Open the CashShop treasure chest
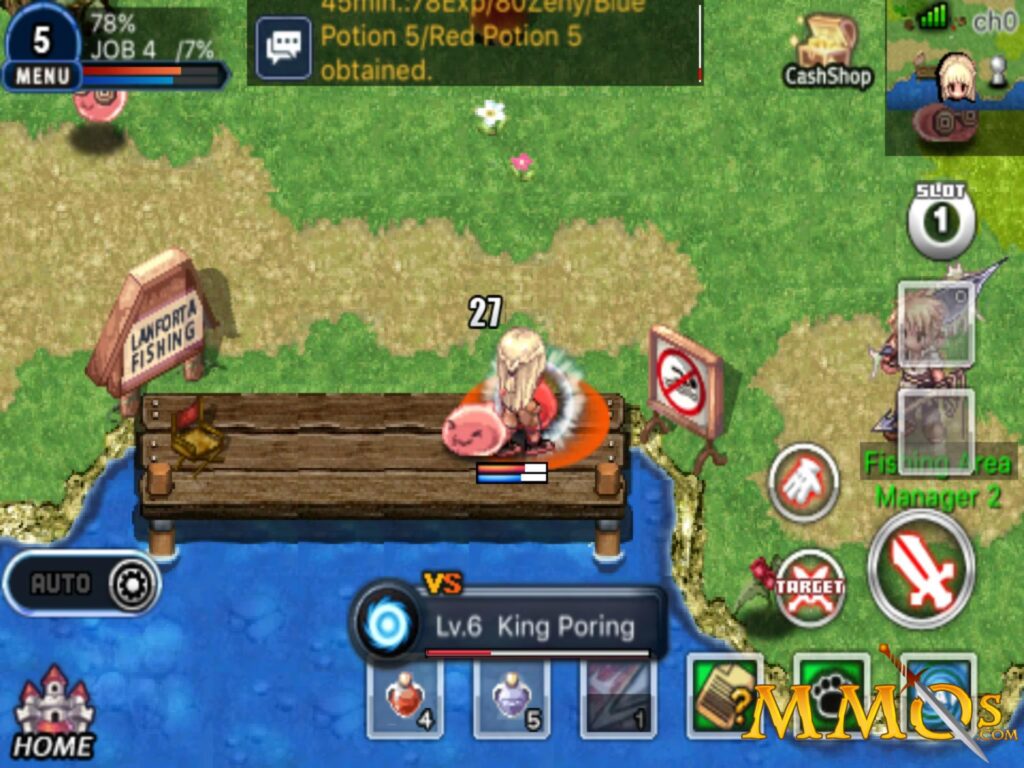This screenshot has width=1024, height=768. click(x=828, y=50)
